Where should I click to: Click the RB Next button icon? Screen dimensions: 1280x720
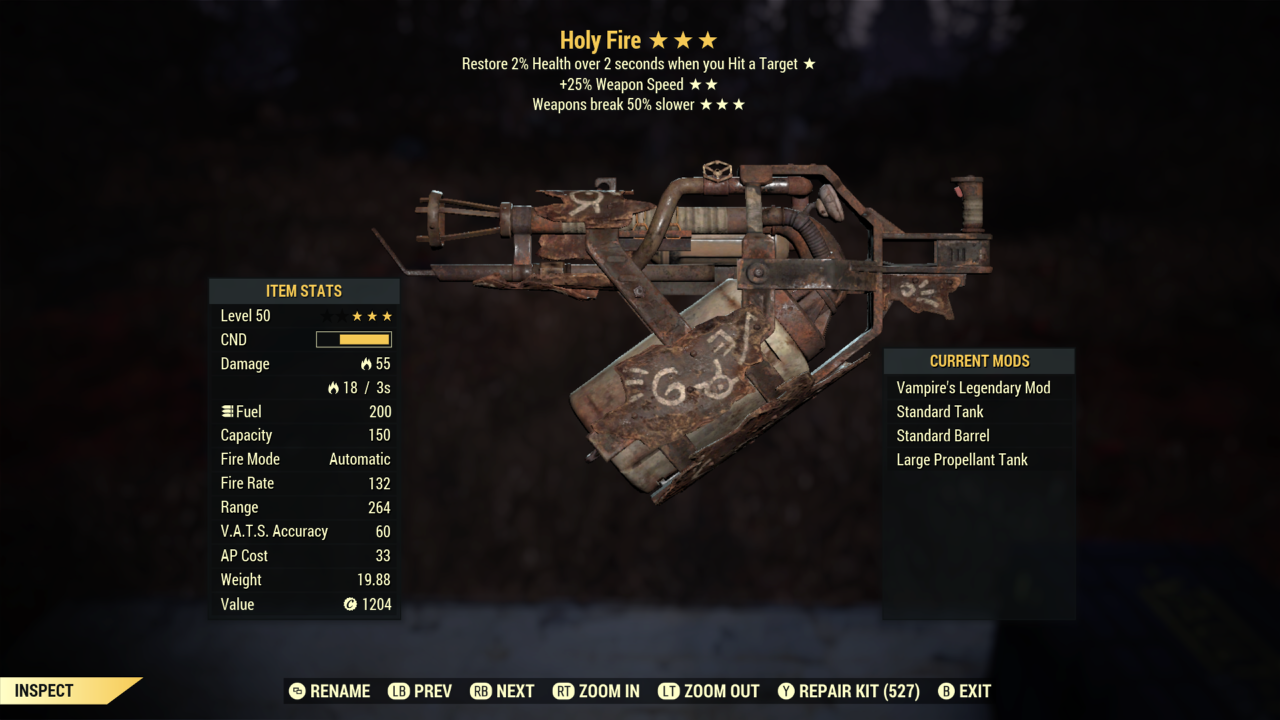[481, 691]
